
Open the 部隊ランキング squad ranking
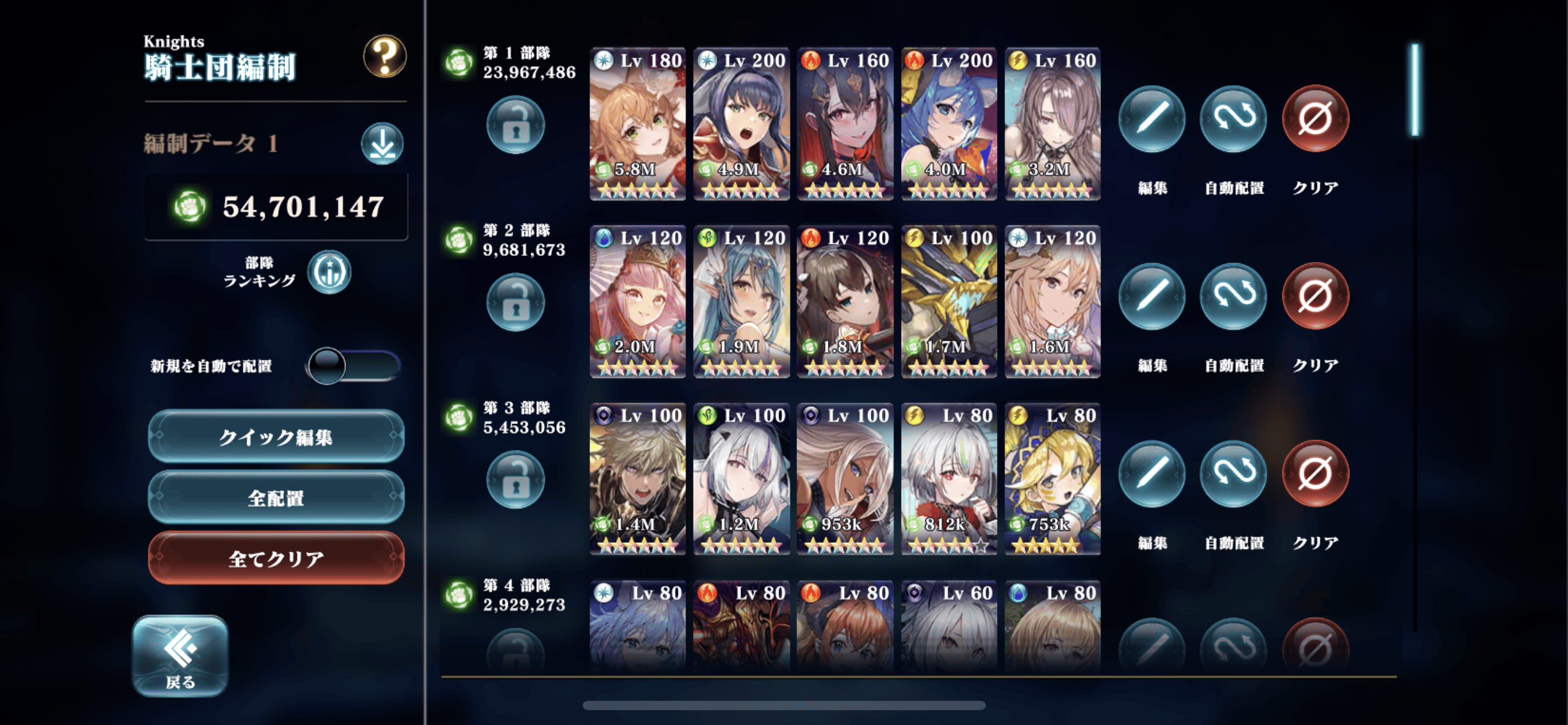point(329,272)
